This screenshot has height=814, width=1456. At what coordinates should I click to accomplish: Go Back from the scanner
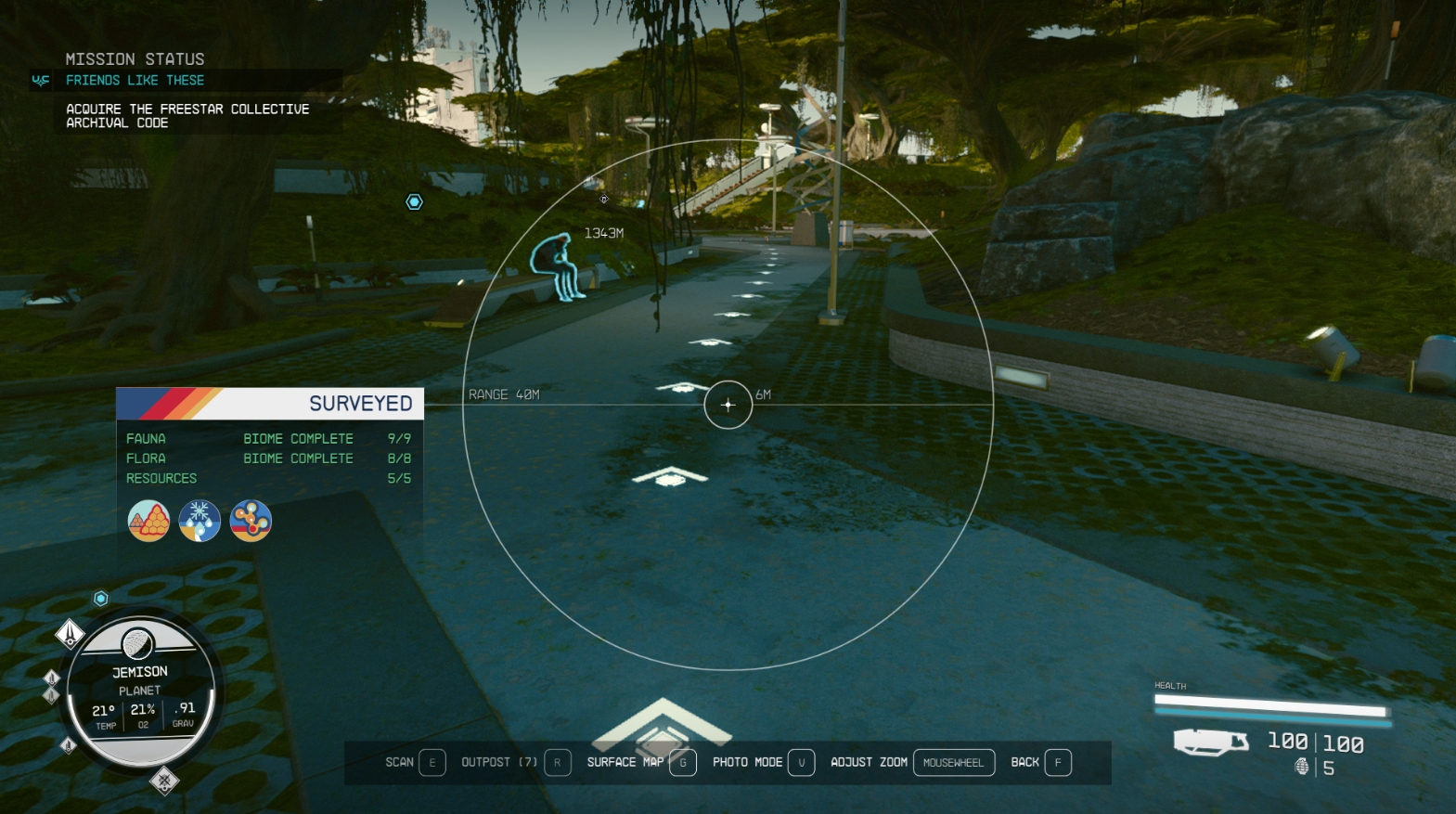point(1040,762)
